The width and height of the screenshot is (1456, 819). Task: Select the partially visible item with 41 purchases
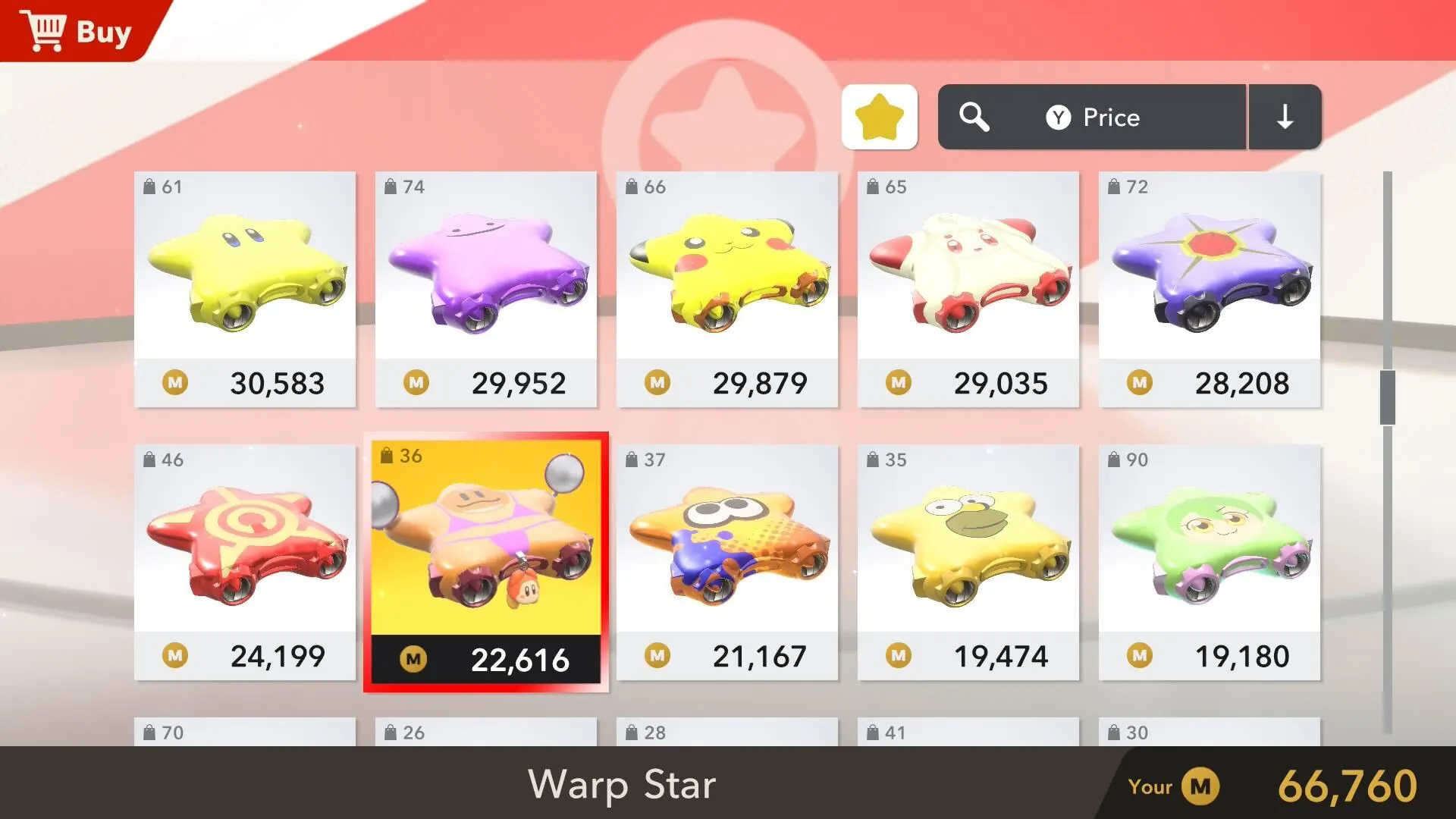point(968,732)
